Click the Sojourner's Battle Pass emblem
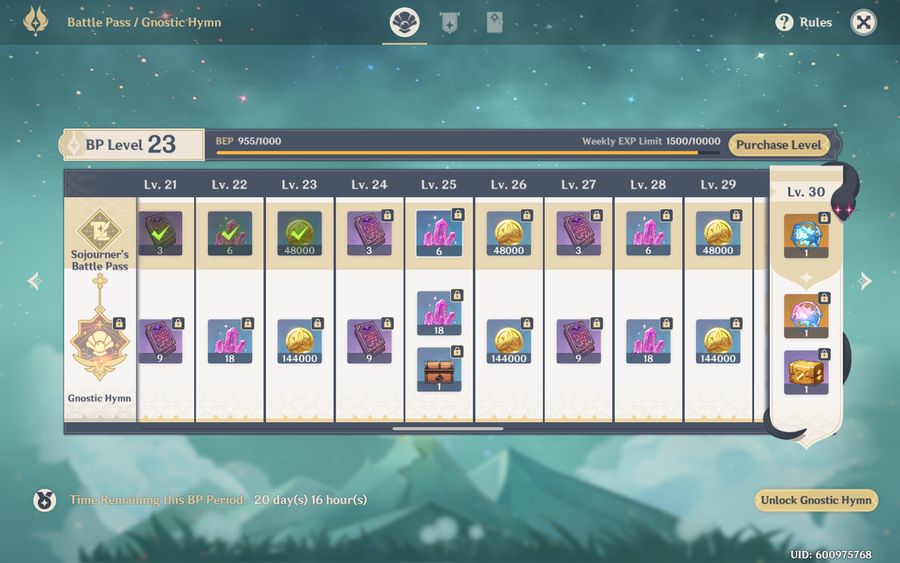The height and width of the screenshot is (563, 900). [99, 228]
